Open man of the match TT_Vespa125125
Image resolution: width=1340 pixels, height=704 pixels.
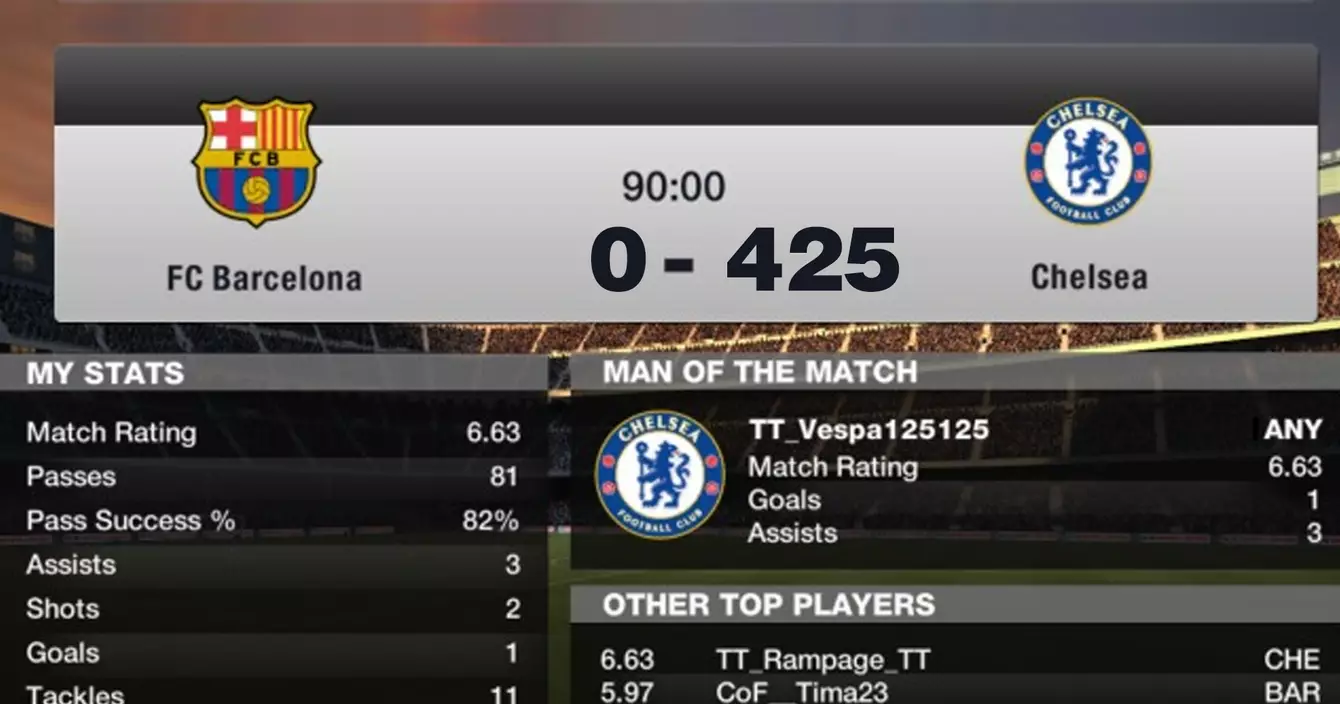point(868,430)
